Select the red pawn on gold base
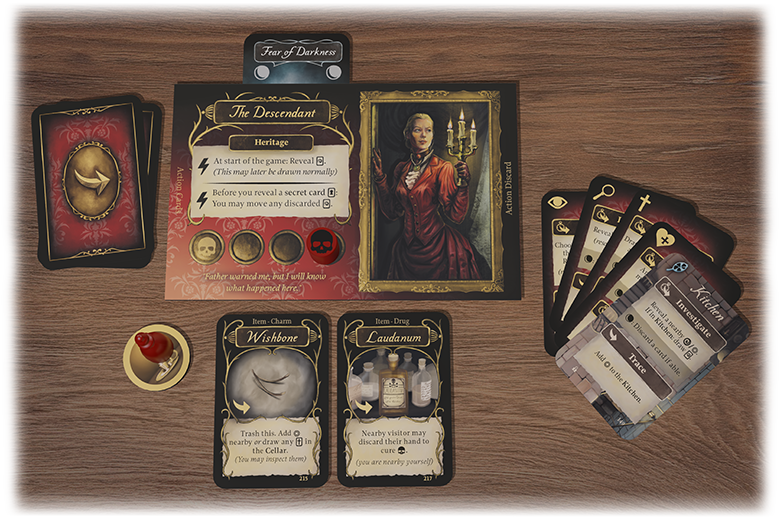This screenshot has width=780, height=520. click(155, 355)
